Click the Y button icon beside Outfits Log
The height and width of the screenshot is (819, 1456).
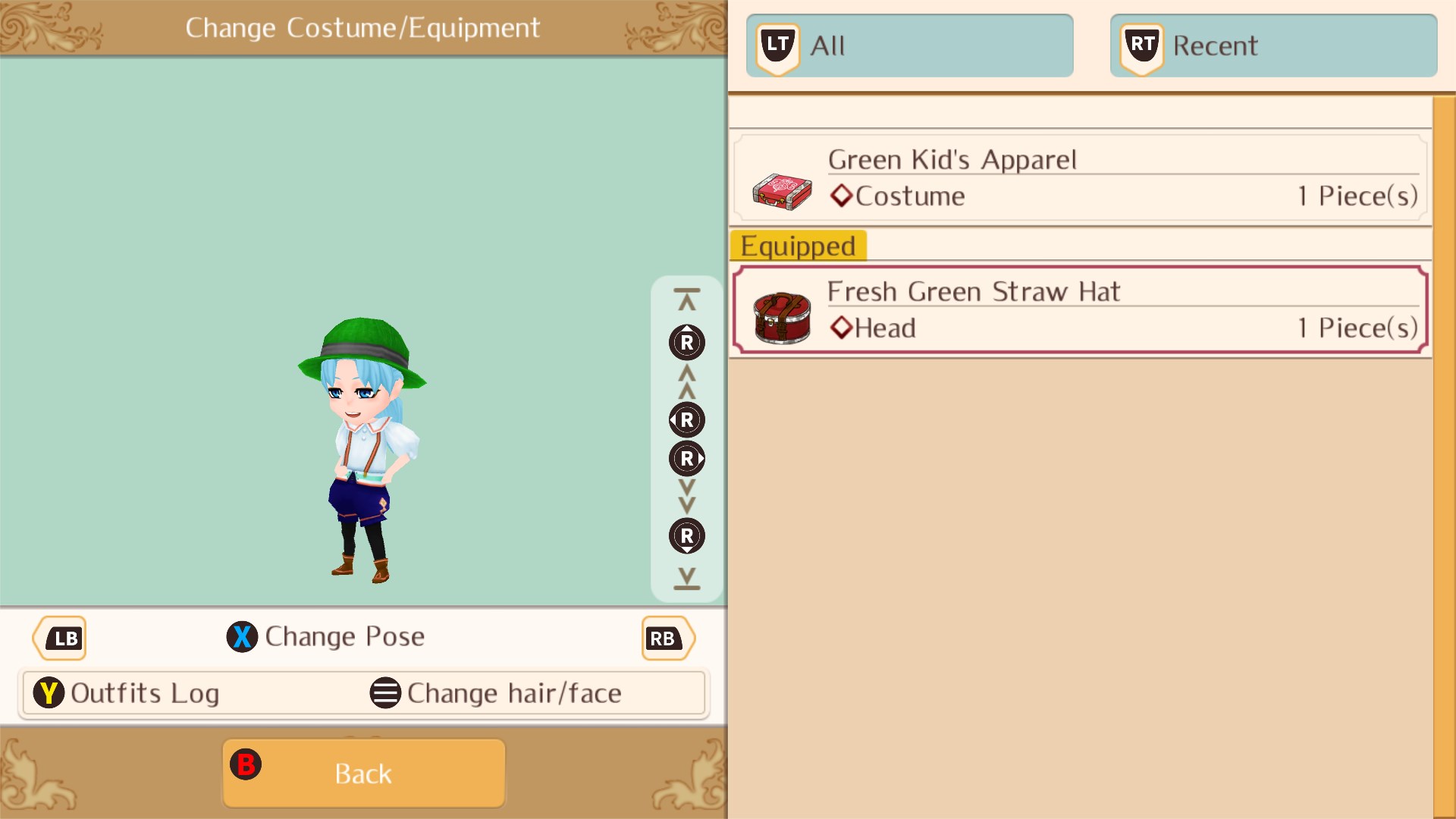coord(48,692)
